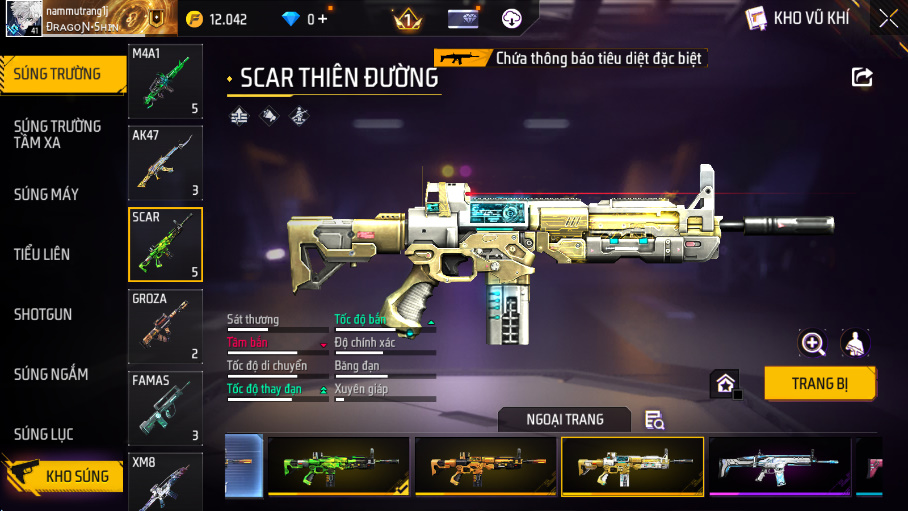Show the SÚNG NGẮM category

coord(51,374)
